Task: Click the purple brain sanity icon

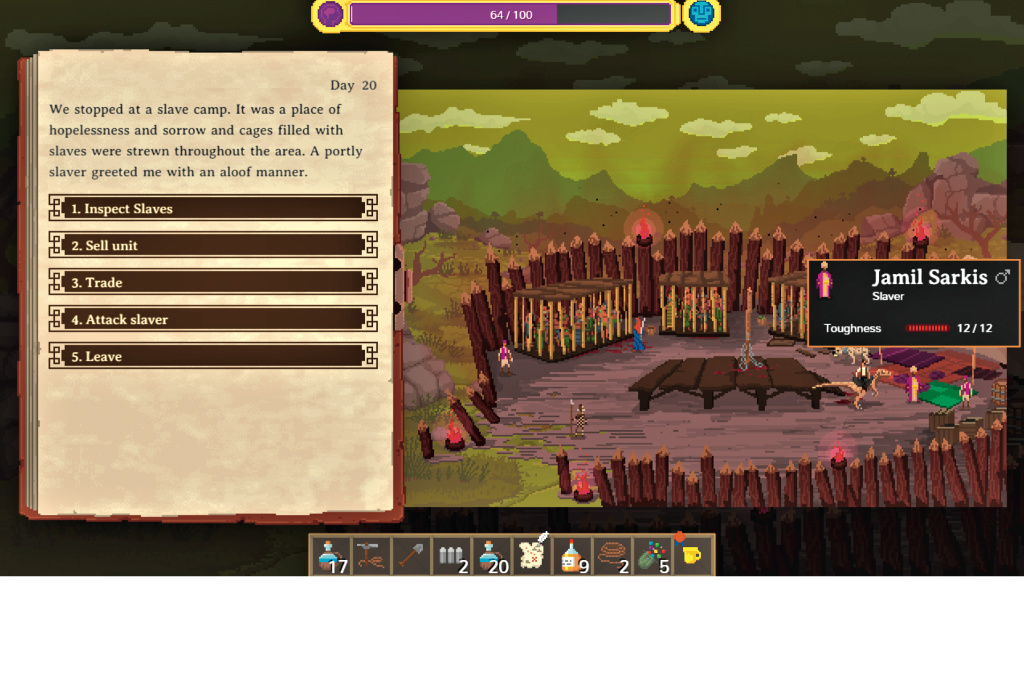Action: pos(330,14)
